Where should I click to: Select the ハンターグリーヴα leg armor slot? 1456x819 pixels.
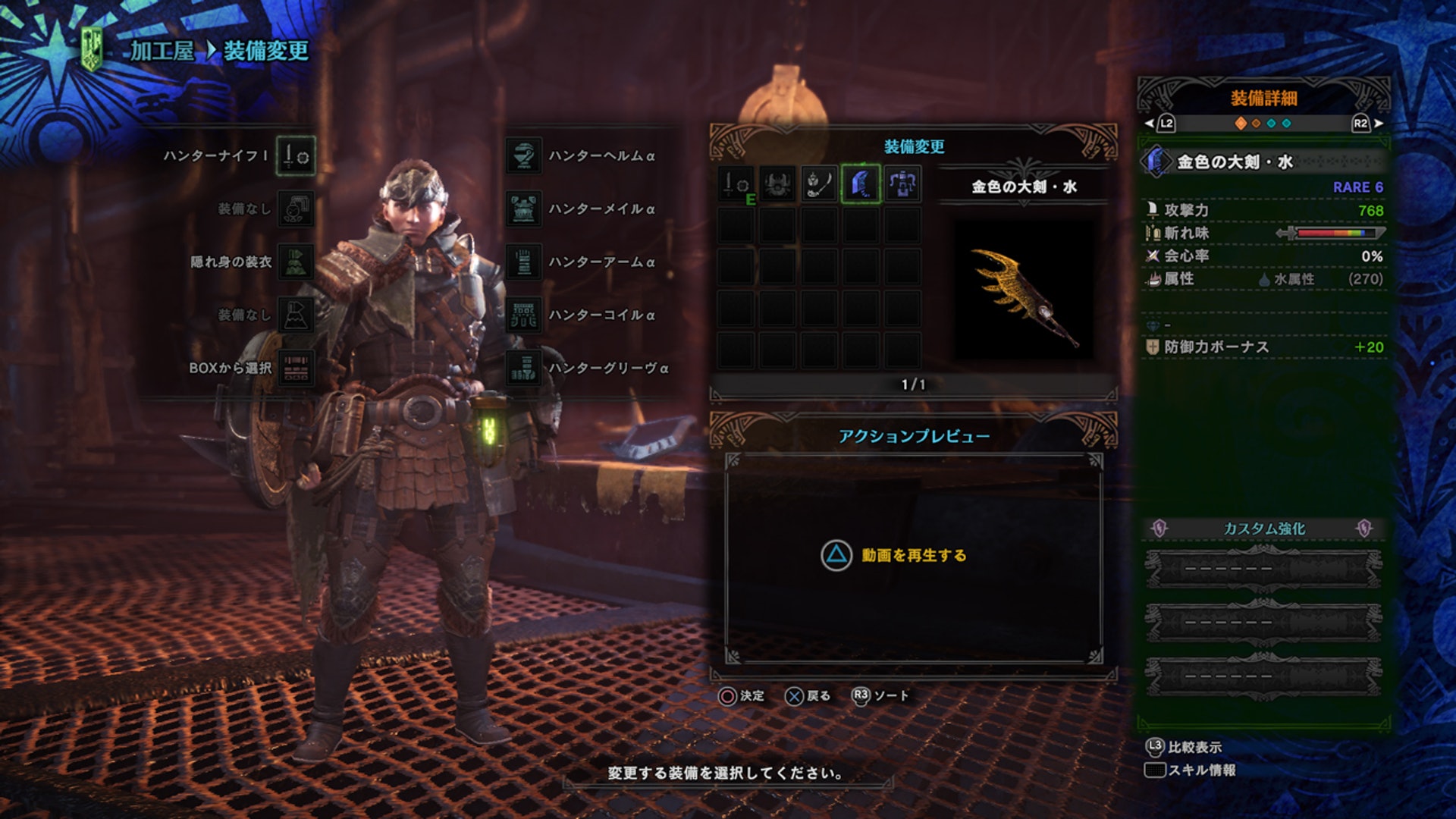[x=524, y=368]
